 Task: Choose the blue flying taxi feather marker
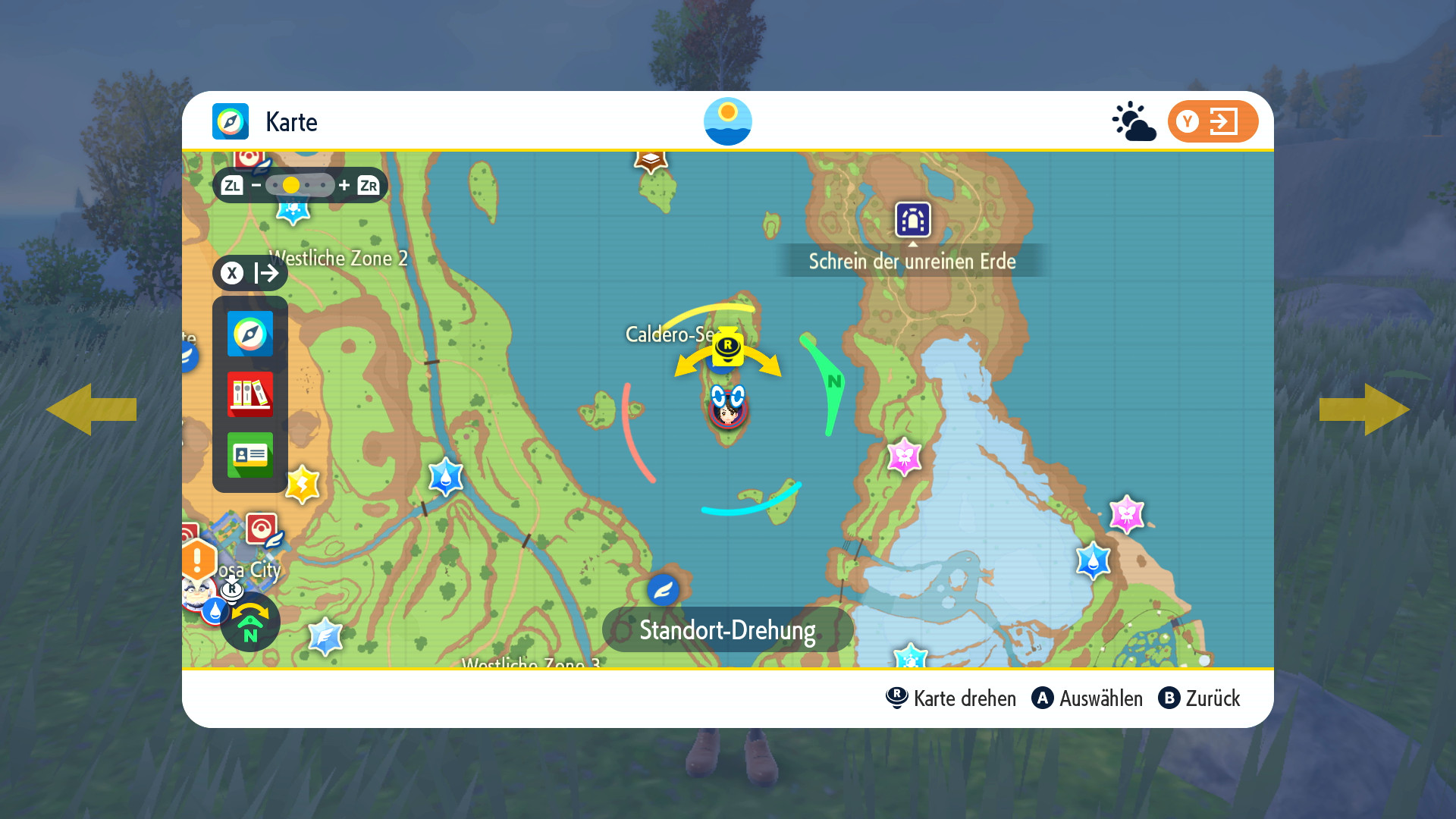[x=663, y=590]
